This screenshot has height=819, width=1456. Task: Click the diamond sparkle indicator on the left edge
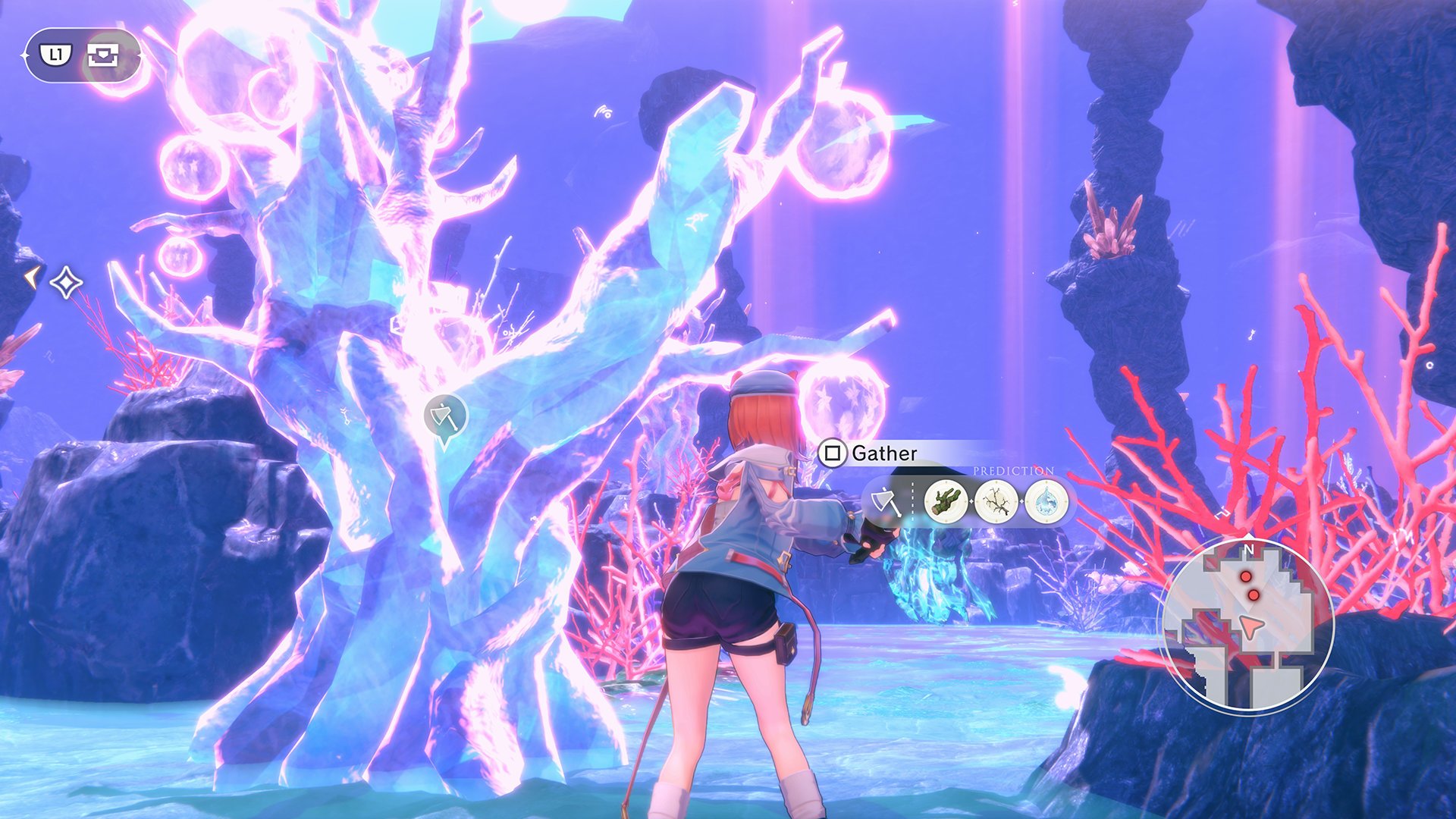click(x=65, y=281)
